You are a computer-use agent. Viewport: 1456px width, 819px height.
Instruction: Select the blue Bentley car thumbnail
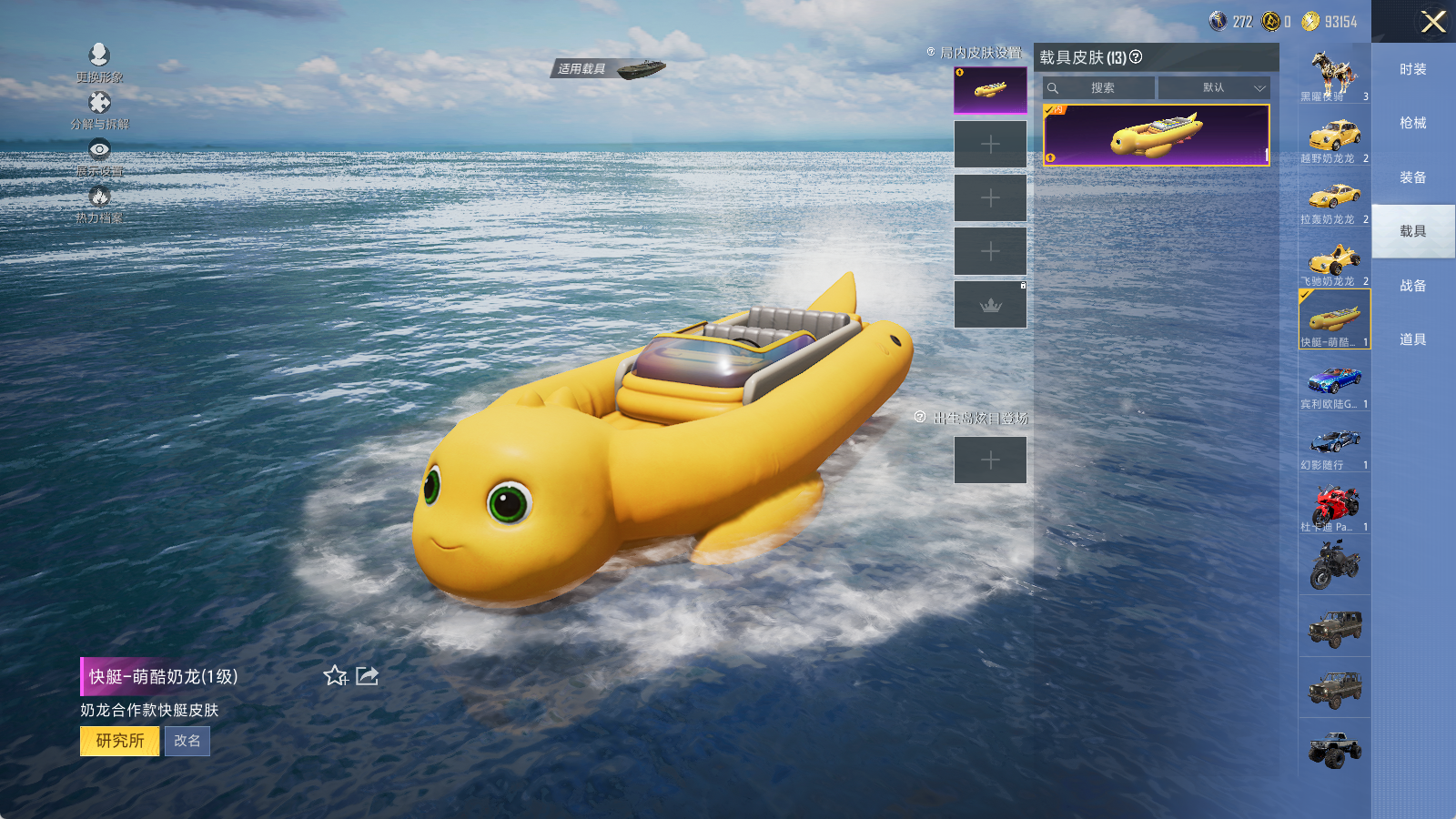tap(1334, 382)
